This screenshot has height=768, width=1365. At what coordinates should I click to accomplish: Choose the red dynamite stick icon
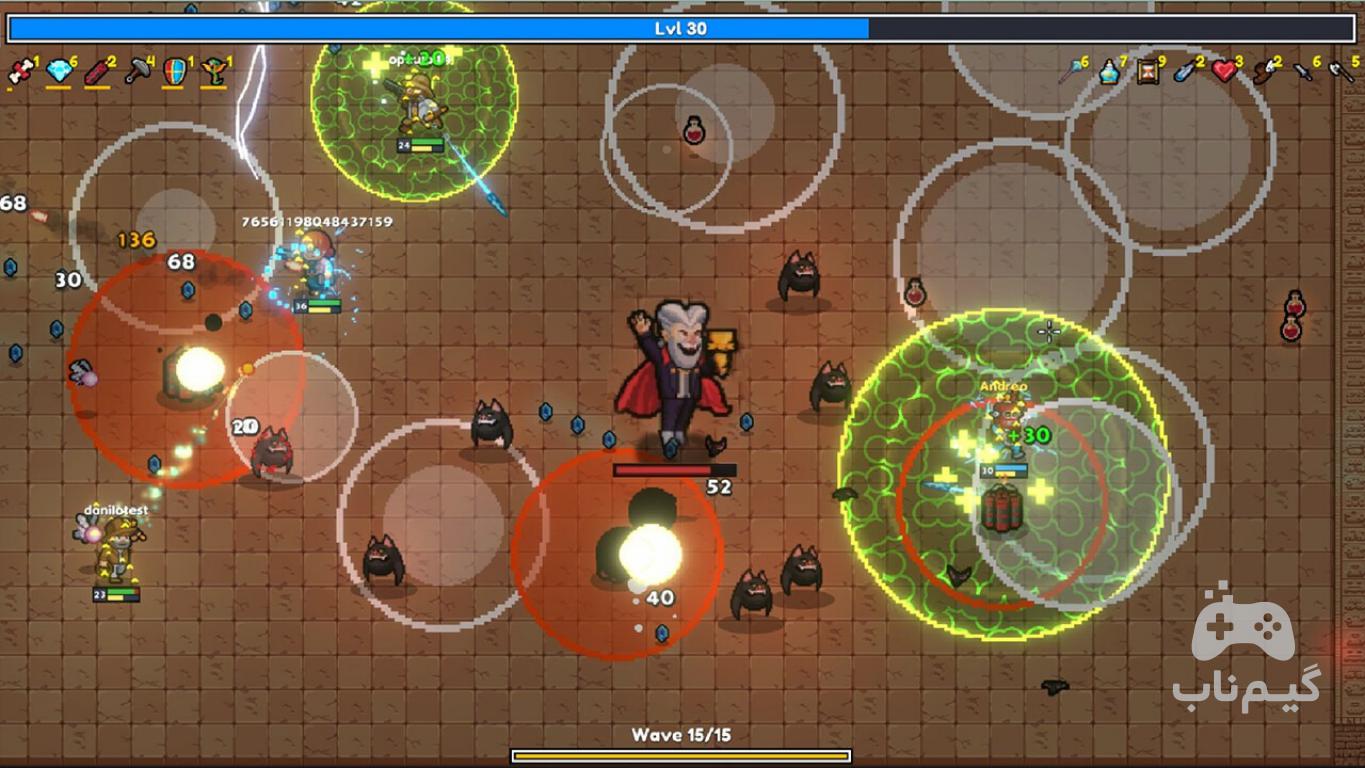(x=96, y=71)
